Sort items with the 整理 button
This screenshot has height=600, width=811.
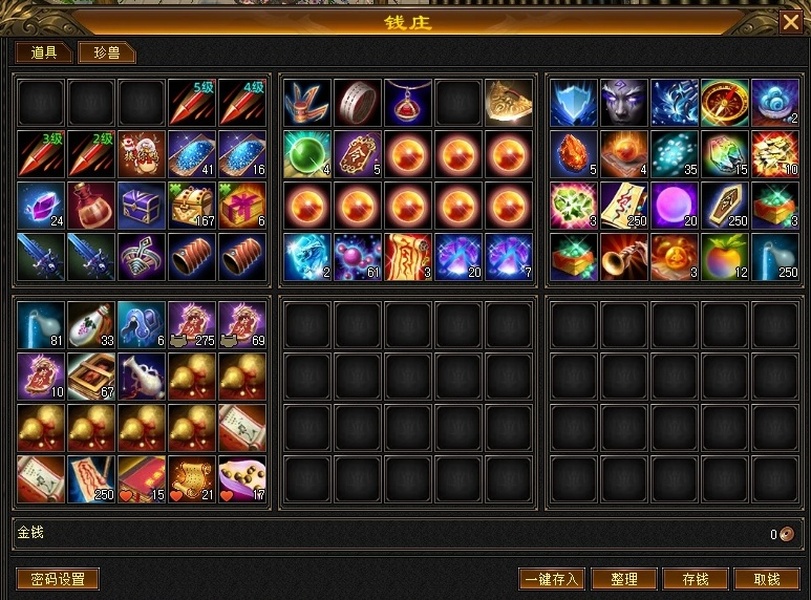click(x=624, y=579)
